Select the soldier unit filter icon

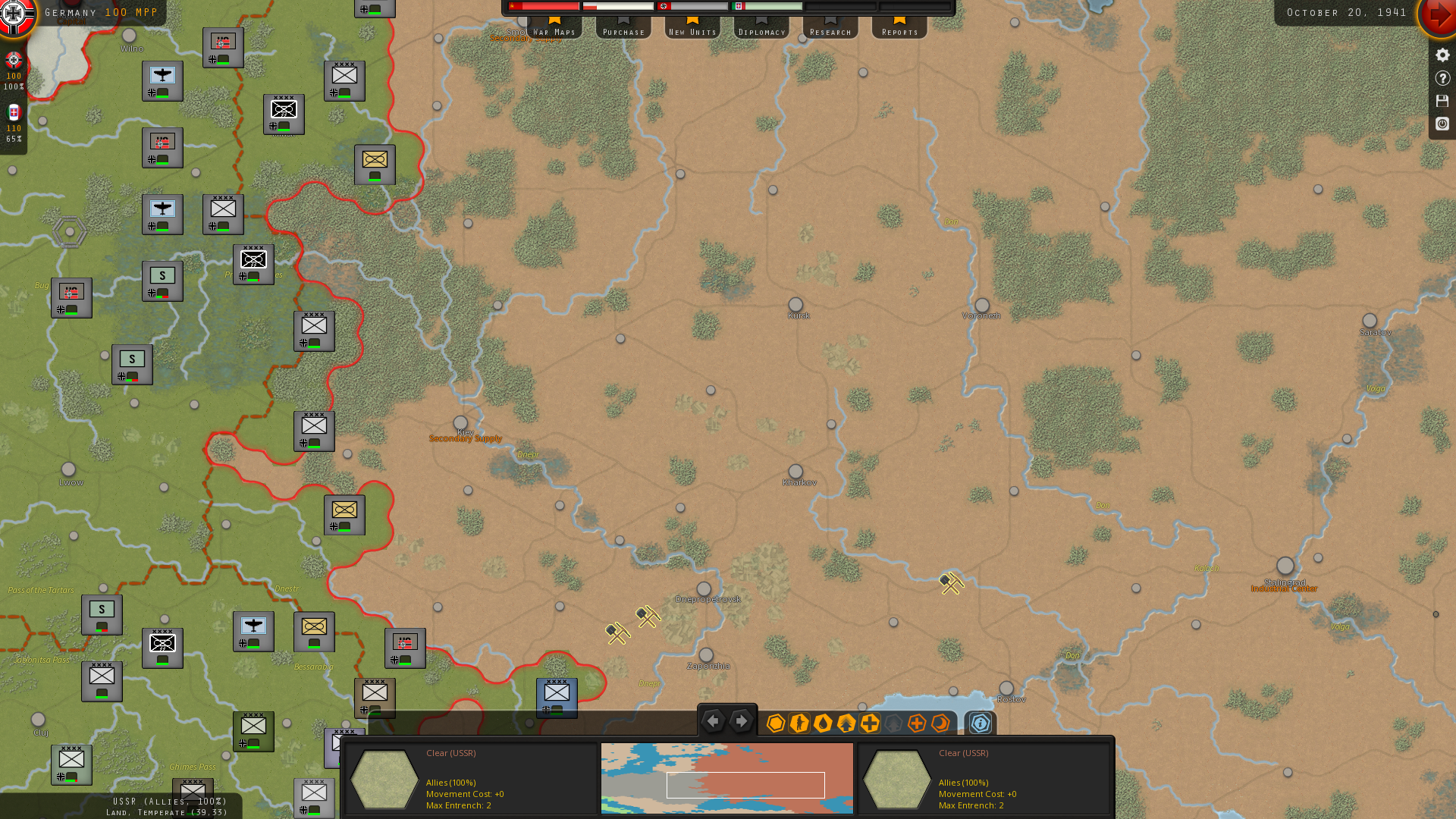(799, 723)
